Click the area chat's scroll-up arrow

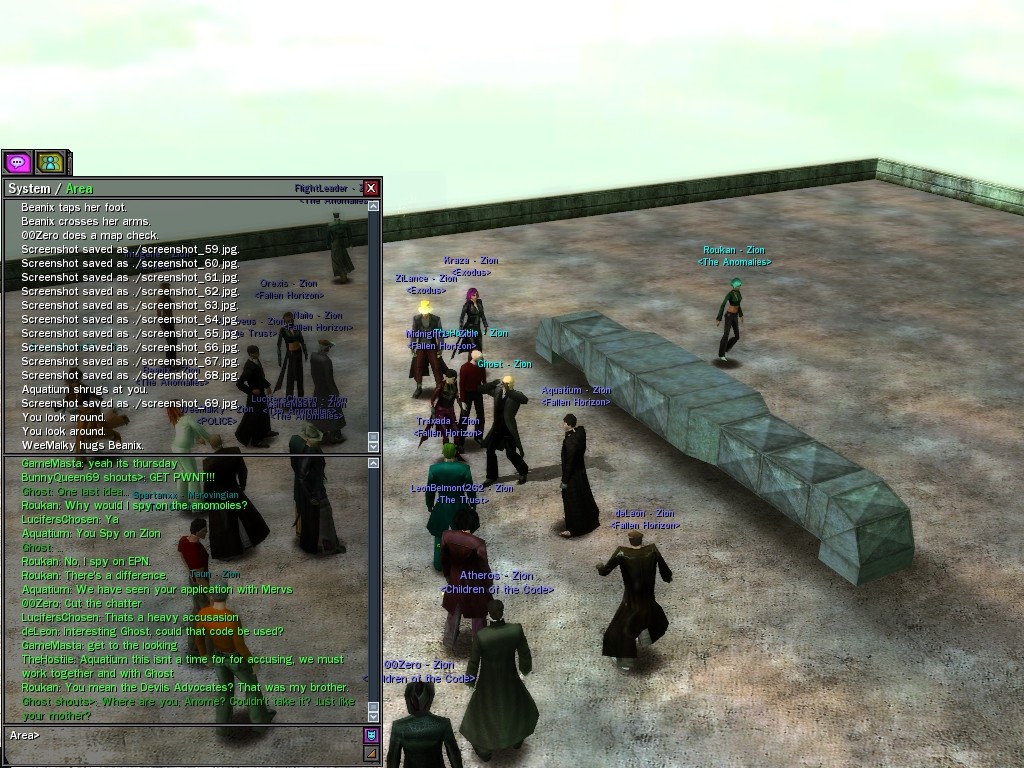pyautogui.click(x=374, y=463)
